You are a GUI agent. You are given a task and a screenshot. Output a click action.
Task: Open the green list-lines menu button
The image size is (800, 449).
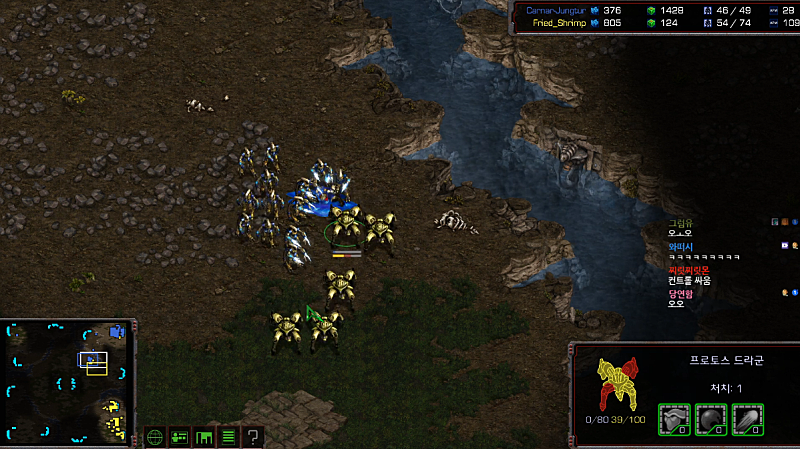228,436
